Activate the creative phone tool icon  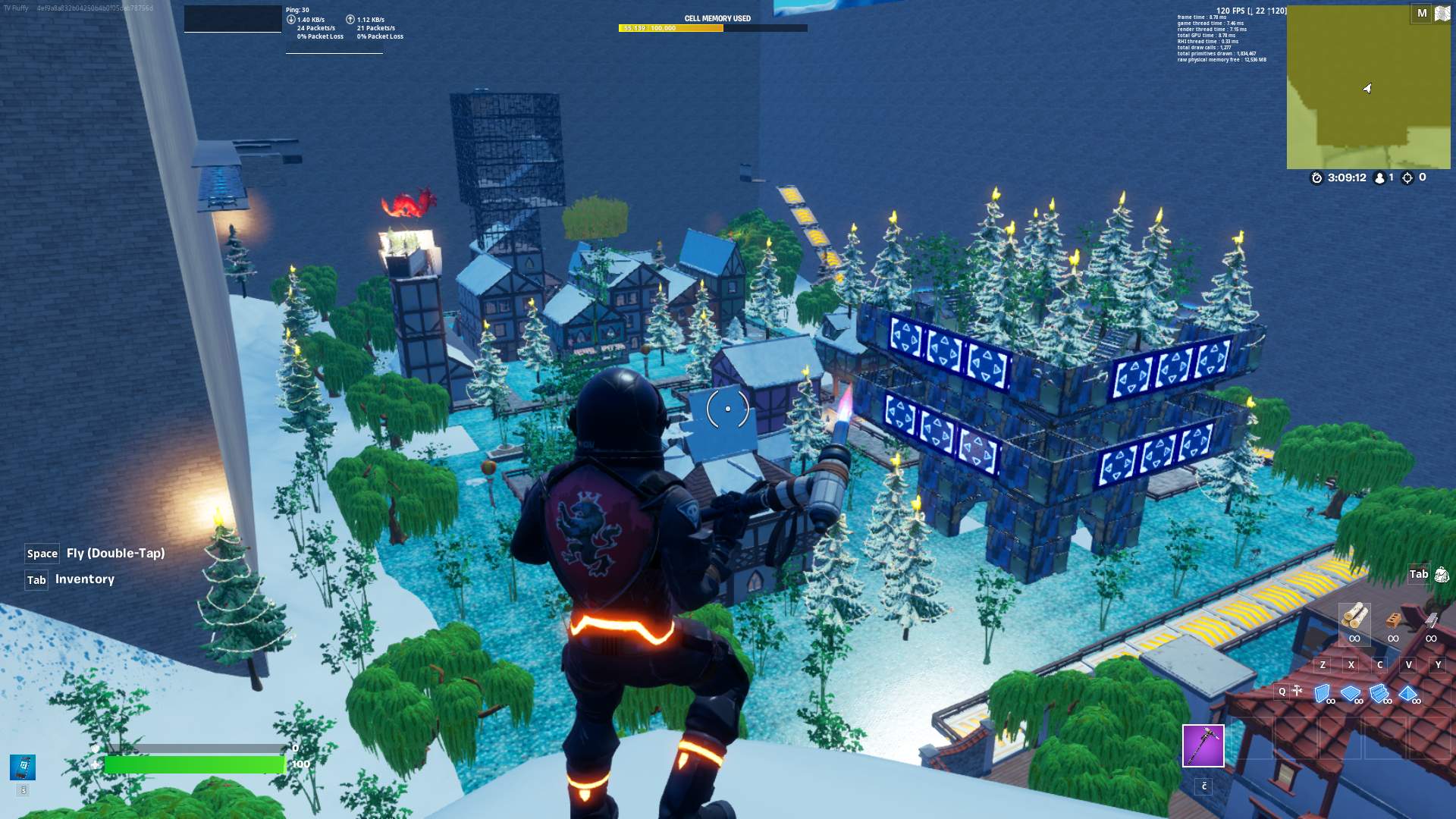click(x=23, y=767)
